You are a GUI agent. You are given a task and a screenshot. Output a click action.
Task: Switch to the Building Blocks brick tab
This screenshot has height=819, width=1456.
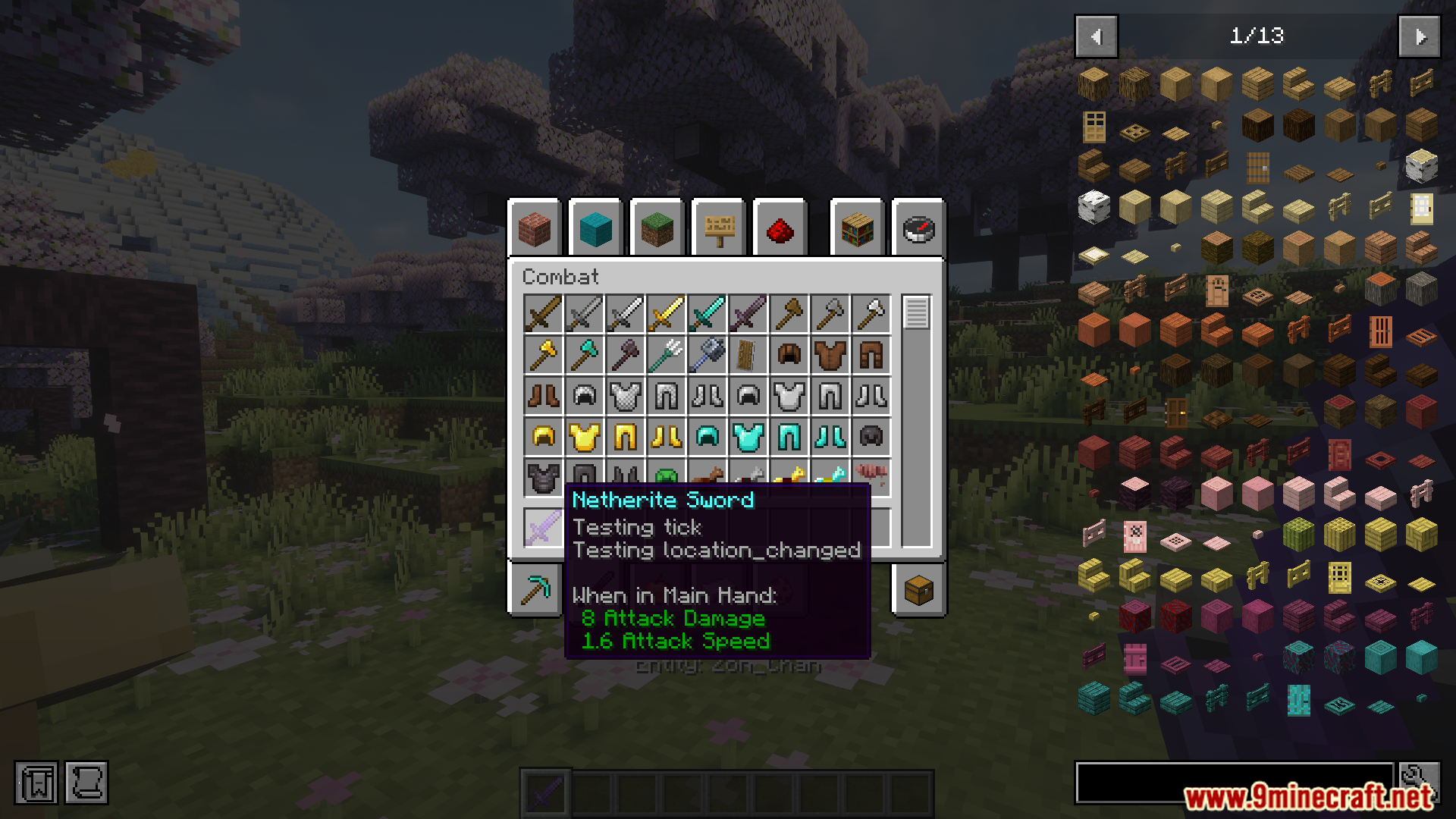pos(535,228)
